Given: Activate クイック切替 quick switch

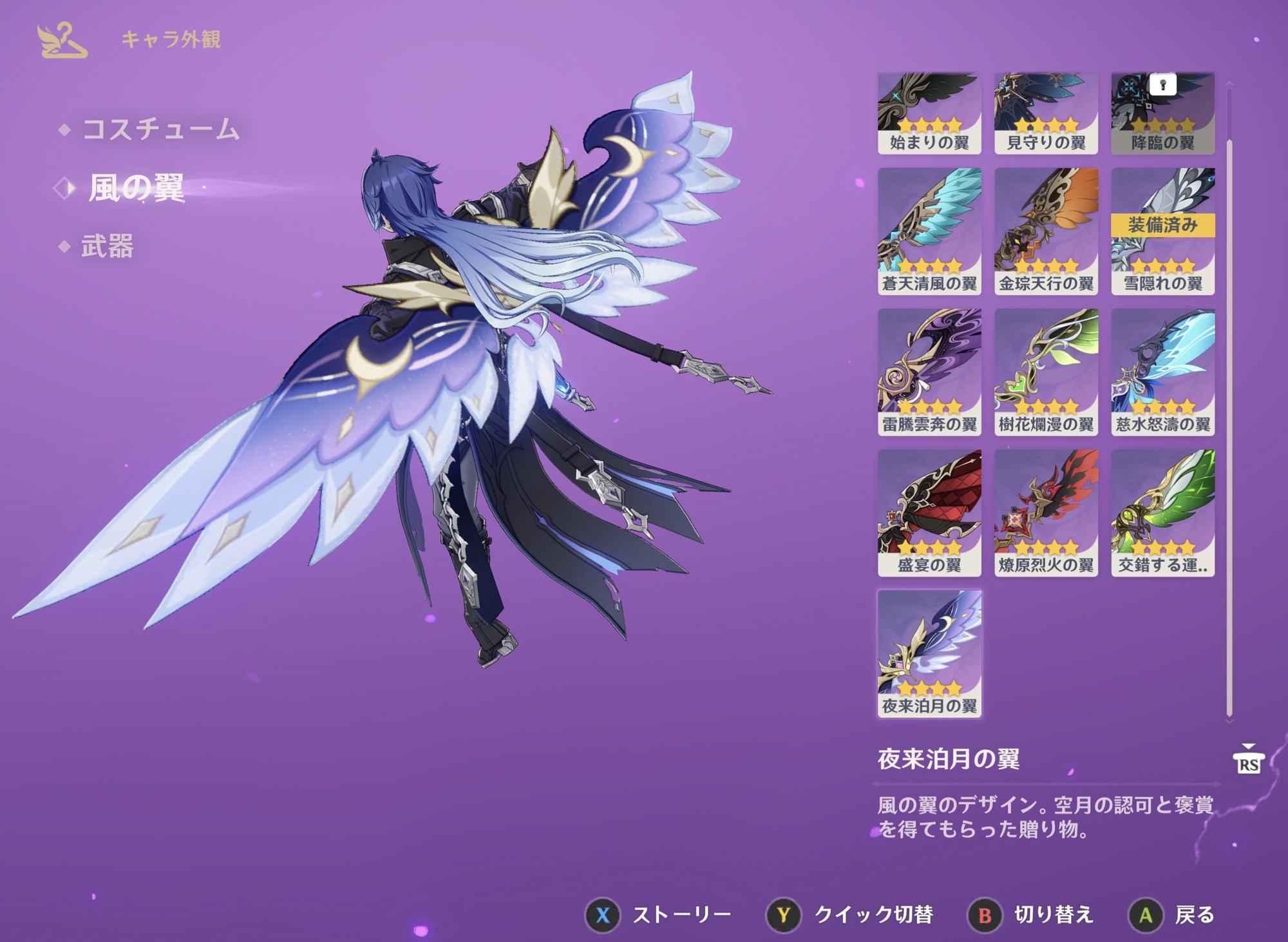Looking at the screenshot, I should pyautogui.click(x=850, y=915).
